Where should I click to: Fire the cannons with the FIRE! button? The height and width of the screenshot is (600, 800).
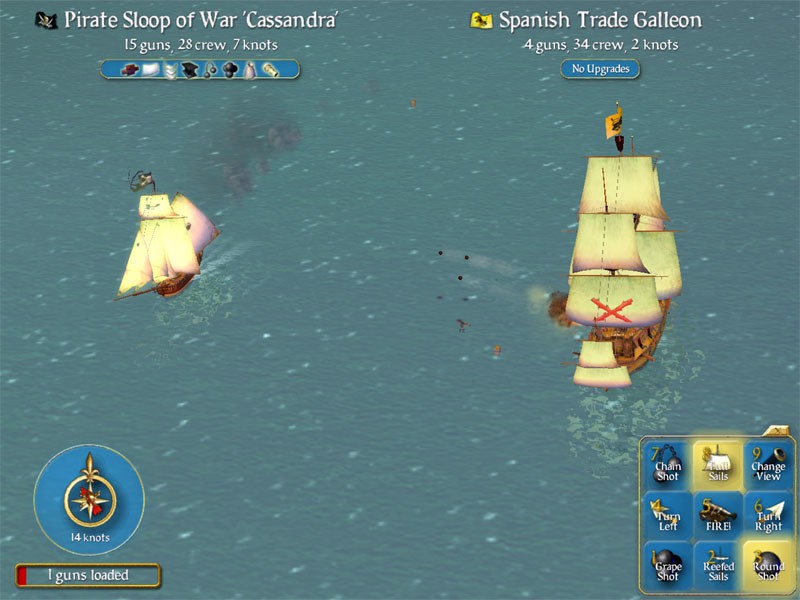click(x=717, y=515)
